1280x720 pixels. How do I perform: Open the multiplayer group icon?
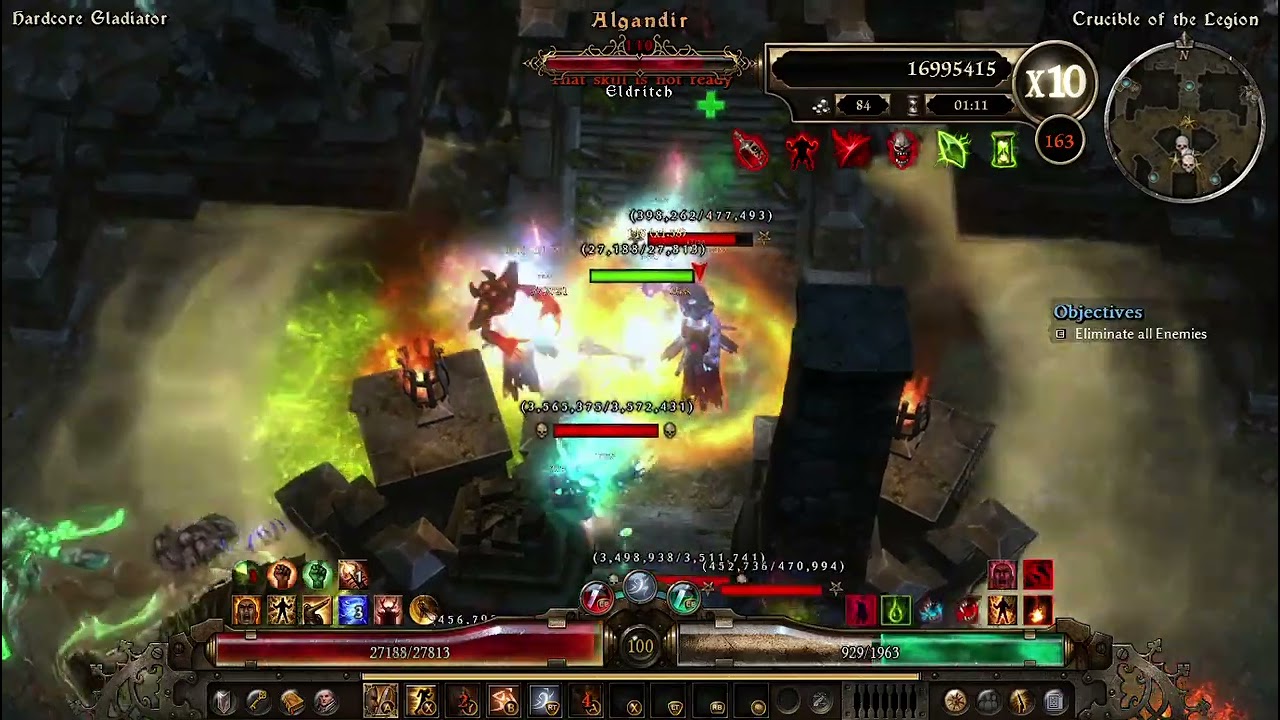989,702
